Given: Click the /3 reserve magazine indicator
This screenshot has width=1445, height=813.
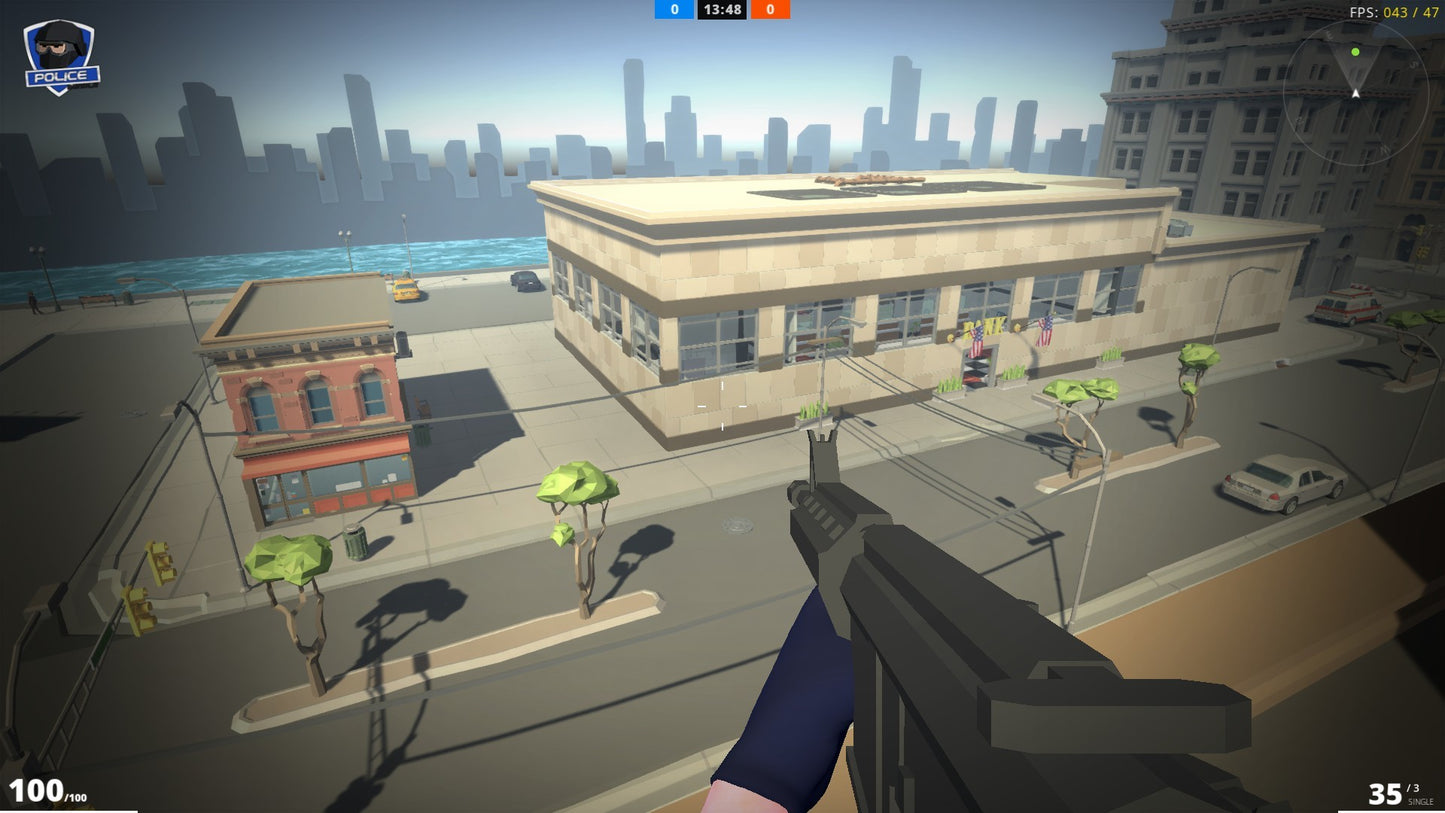Looking at the screenshot, I should click(1412, 786).
